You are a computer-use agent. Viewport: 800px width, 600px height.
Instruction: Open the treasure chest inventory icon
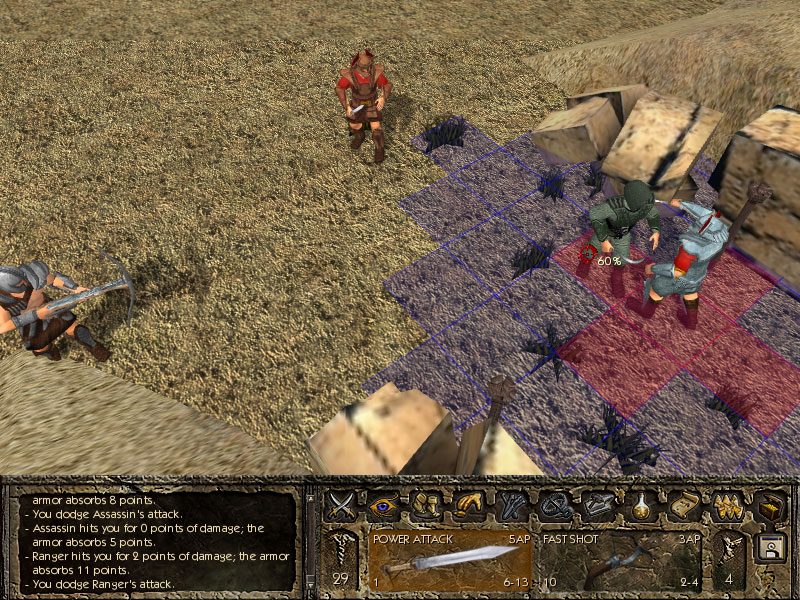pos(768,506)
